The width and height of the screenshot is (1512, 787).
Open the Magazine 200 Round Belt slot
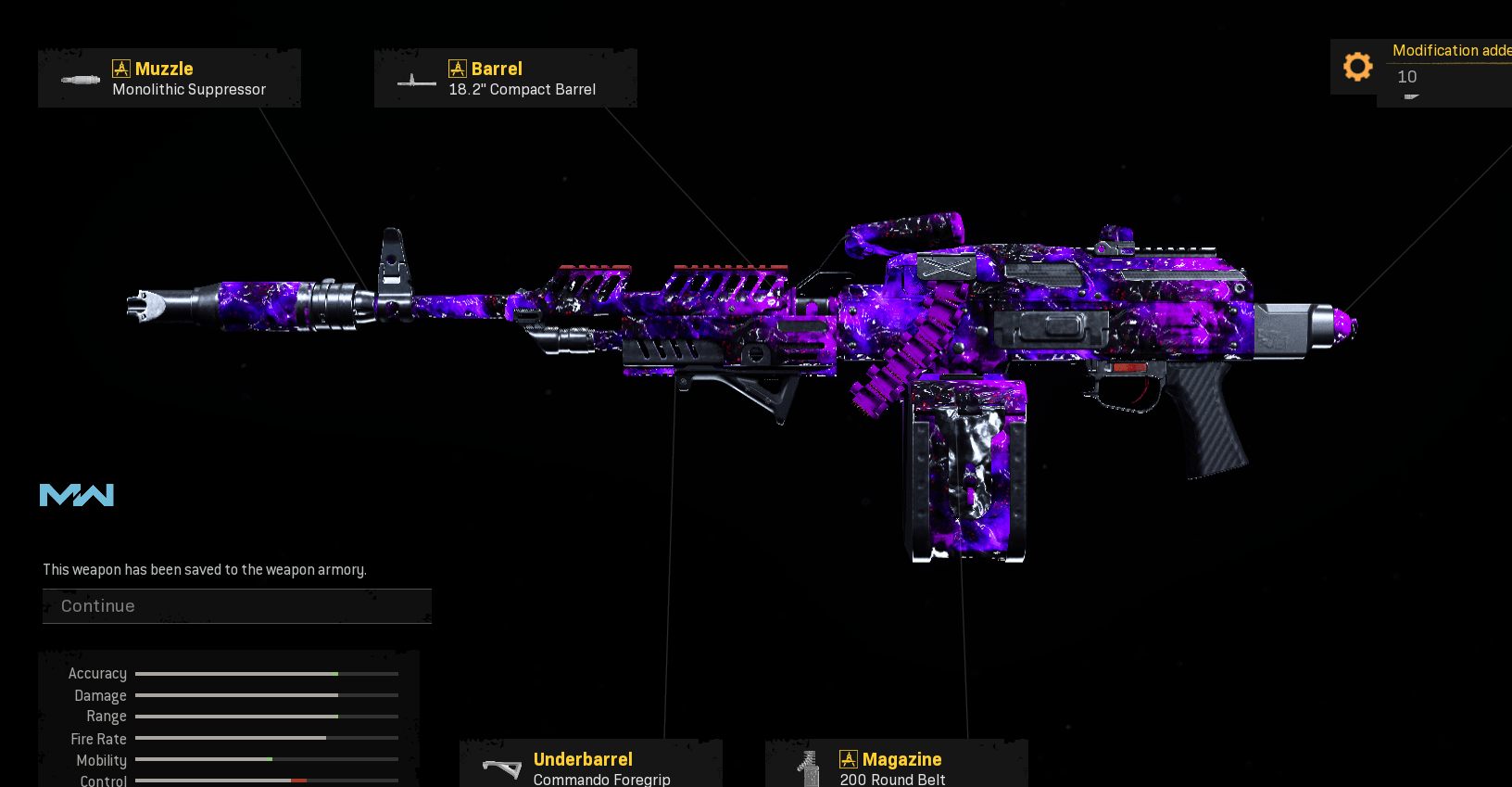click(896, 767)
